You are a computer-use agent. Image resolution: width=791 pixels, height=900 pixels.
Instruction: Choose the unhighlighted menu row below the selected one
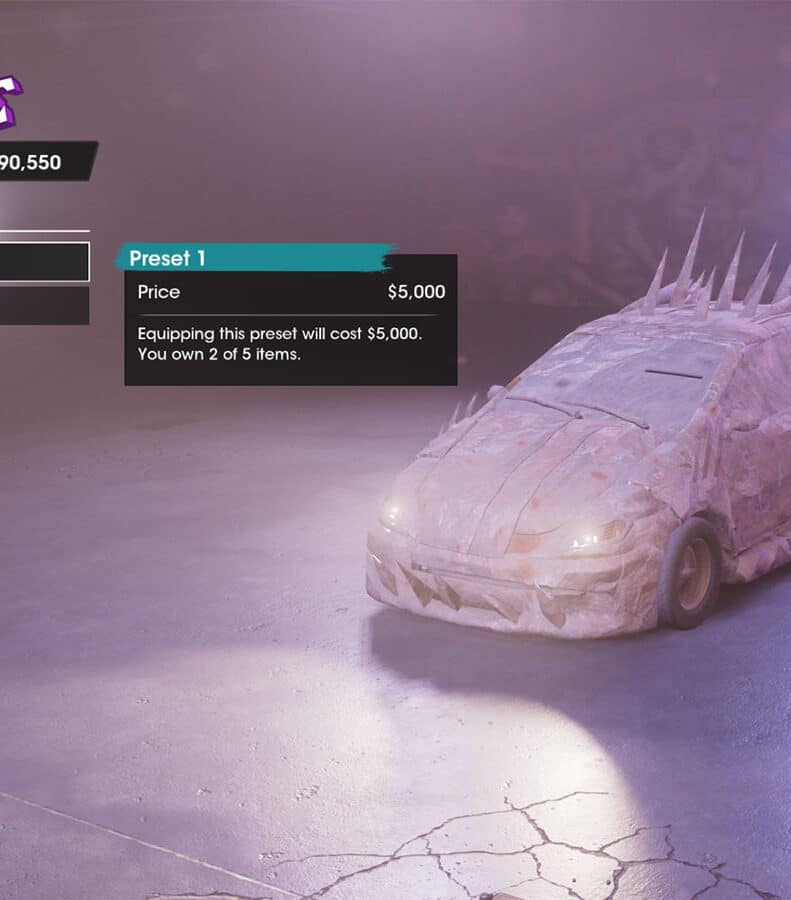tap(44, 306)
